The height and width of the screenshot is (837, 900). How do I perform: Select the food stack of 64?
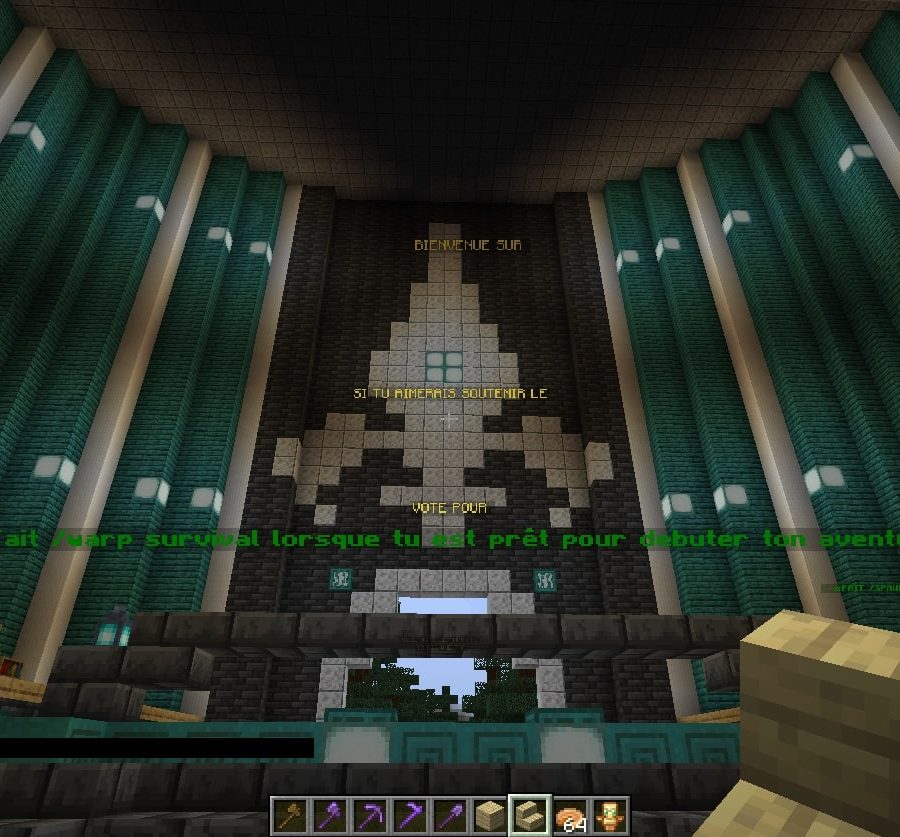coord(569,816)
